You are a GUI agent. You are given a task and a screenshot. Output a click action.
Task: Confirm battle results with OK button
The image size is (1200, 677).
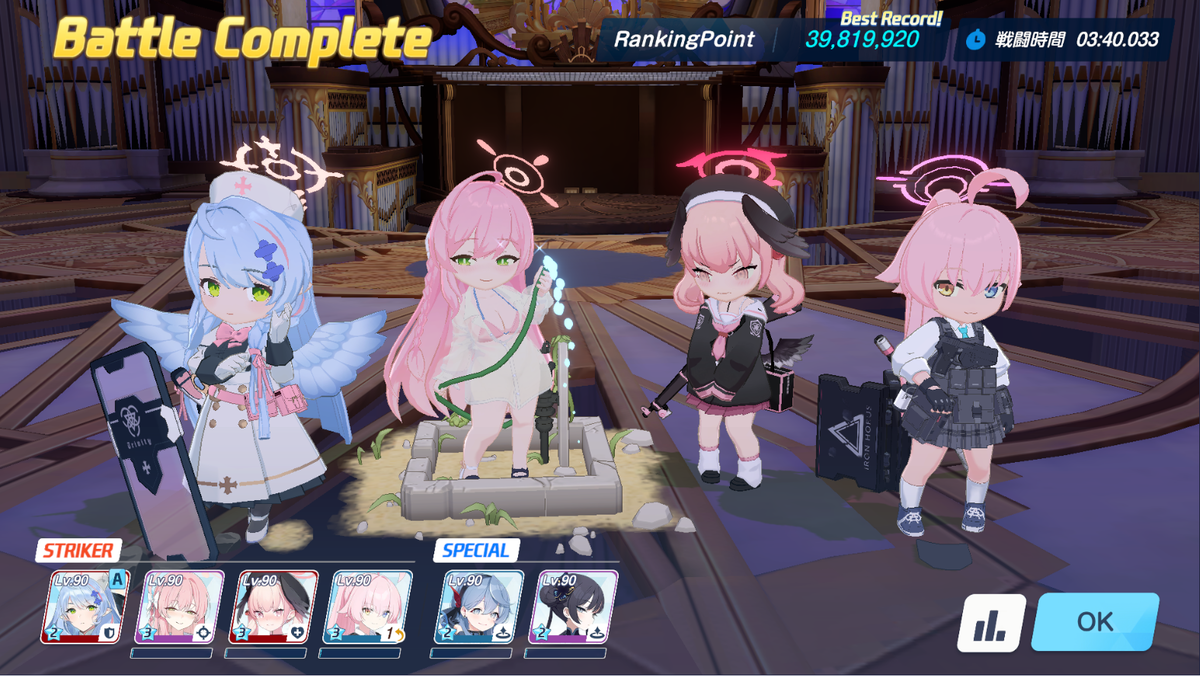pos(1095,622)
